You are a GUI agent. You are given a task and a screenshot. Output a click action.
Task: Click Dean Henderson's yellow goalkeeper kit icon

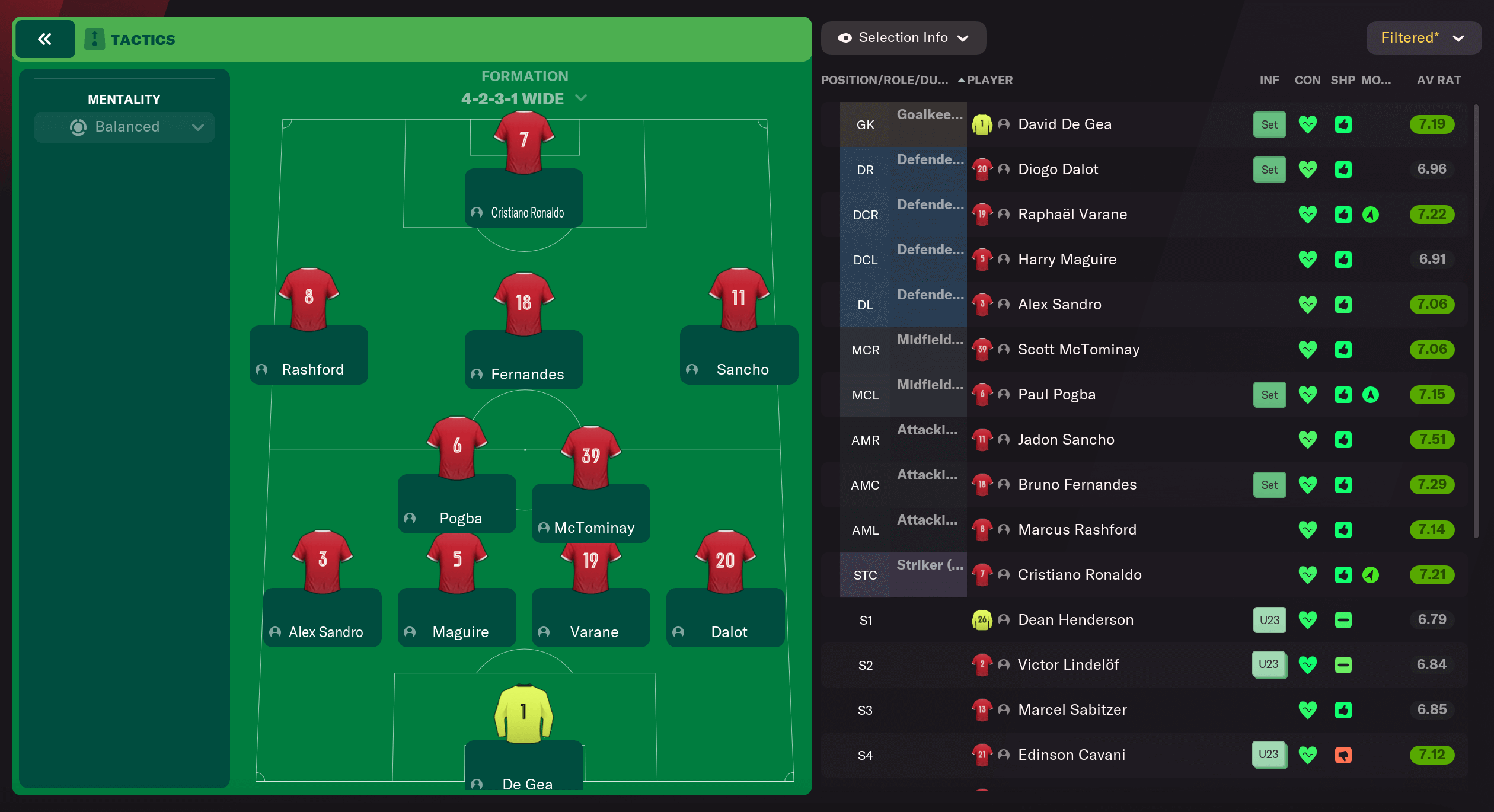(982, 619)
